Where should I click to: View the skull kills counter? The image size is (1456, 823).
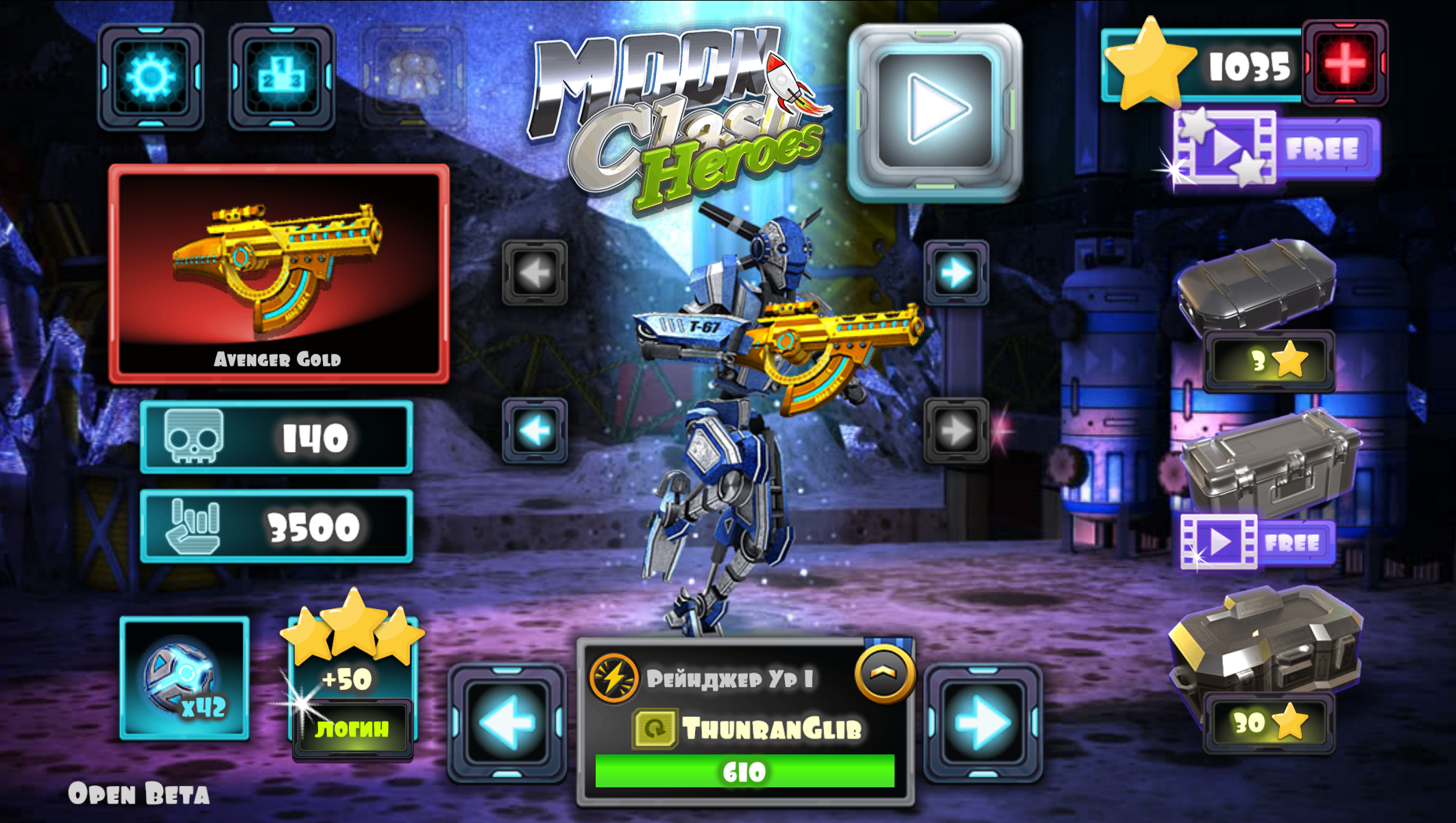coord(276,439)
